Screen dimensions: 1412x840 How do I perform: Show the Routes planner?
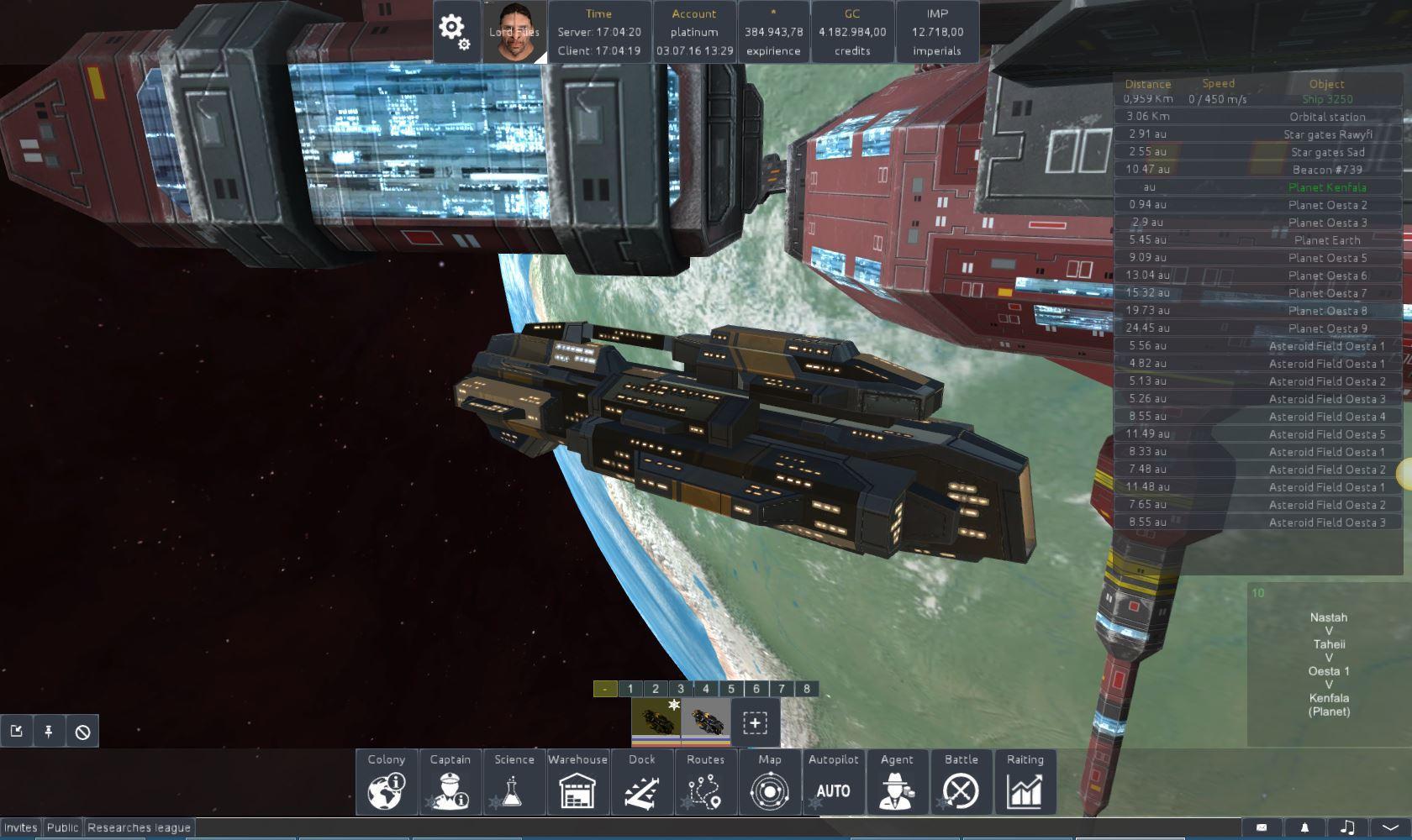[x=706, y=782]
